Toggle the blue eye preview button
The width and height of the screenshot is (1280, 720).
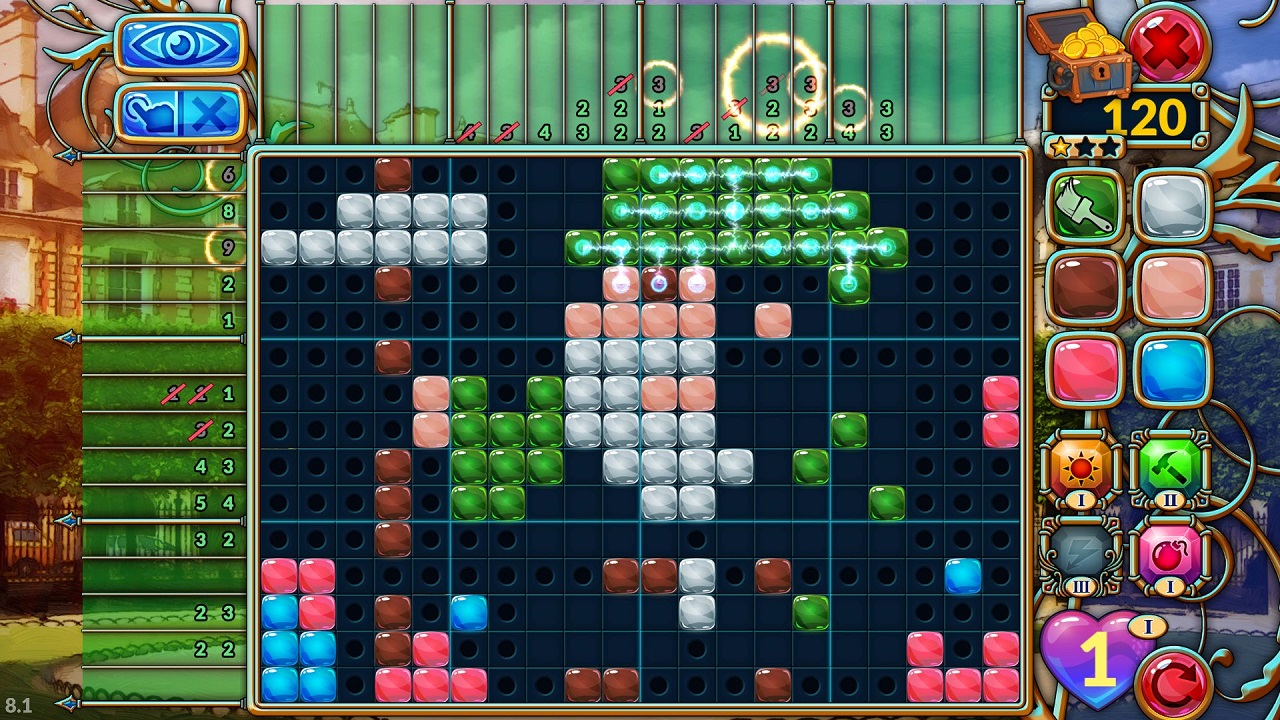pos(181,45)
